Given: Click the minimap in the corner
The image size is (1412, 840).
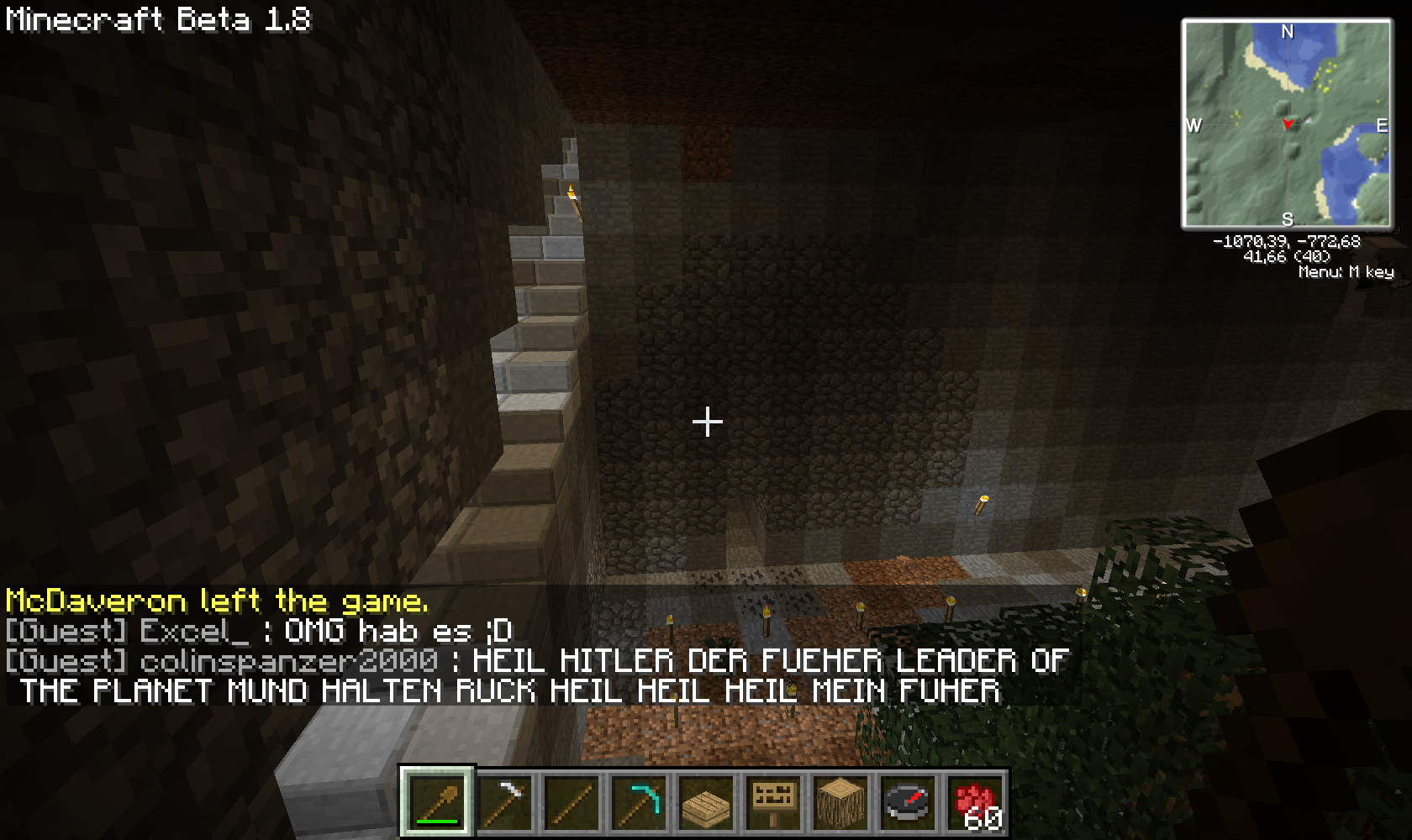Looking at the screenshot, I should [x=1287, y=124].
